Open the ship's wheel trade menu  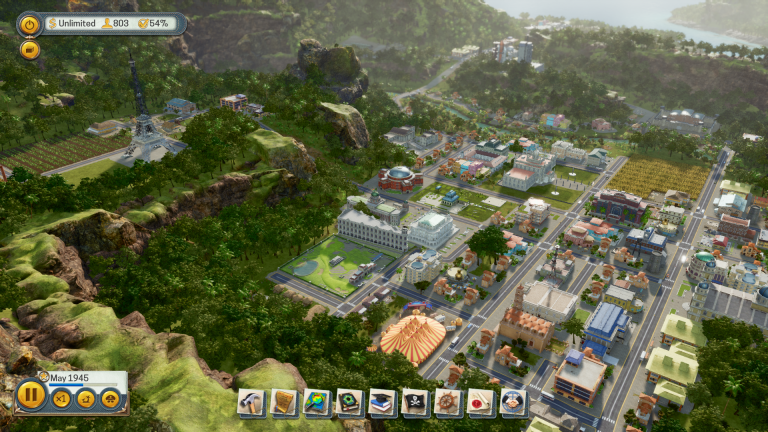point(447,402)
